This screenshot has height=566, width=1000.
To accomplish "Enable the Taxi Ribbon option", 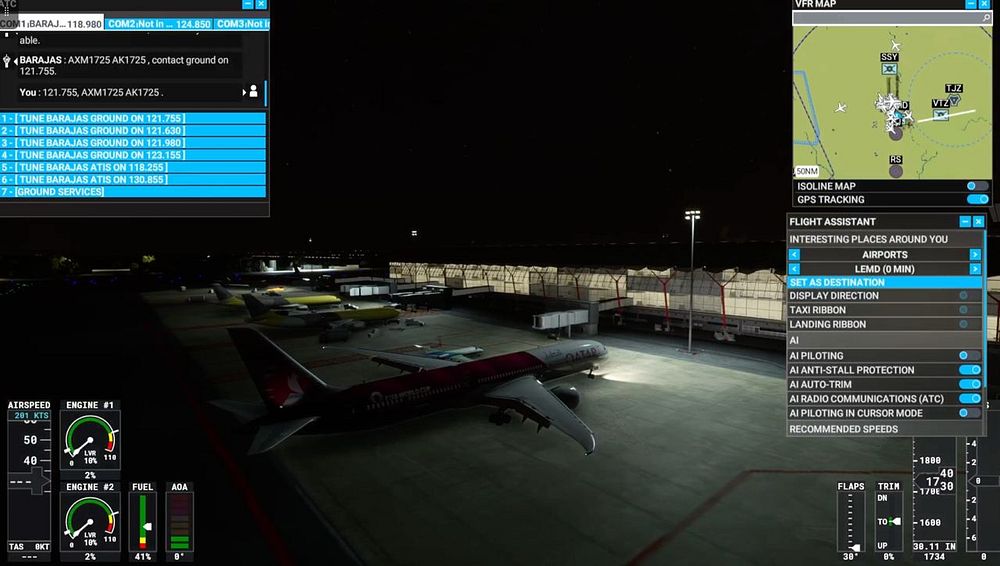I will [964, 310].
